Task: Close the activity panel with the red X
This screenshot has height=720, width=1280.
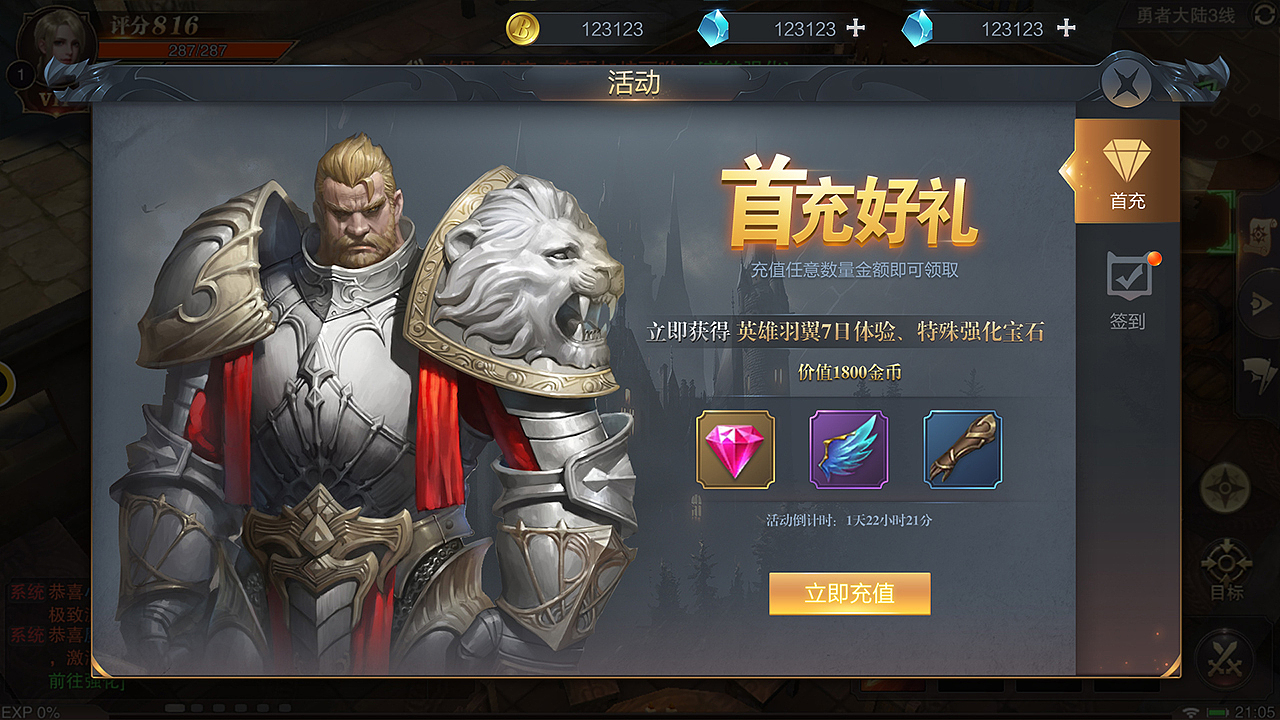Action: [1127, 82]
